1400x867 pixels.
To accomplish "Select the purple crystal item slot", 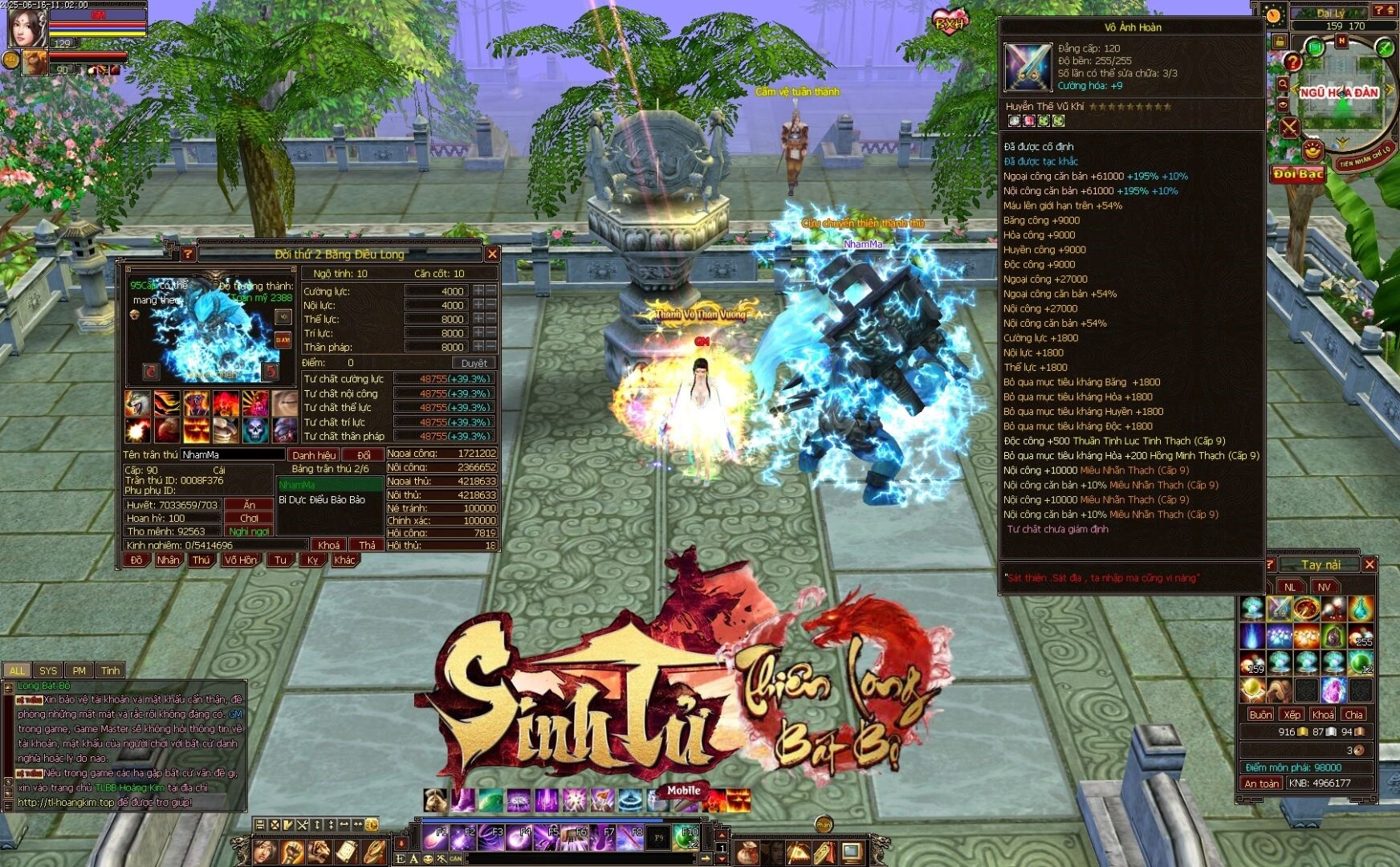I will coord(1333,690).
